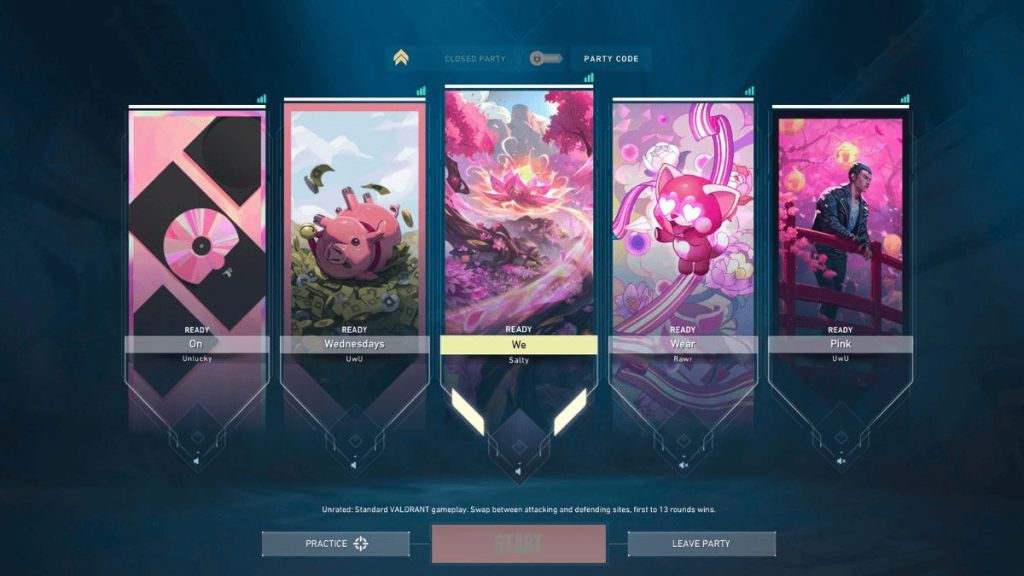Mute the player named Wear via speaker icon

coord(683,464)
